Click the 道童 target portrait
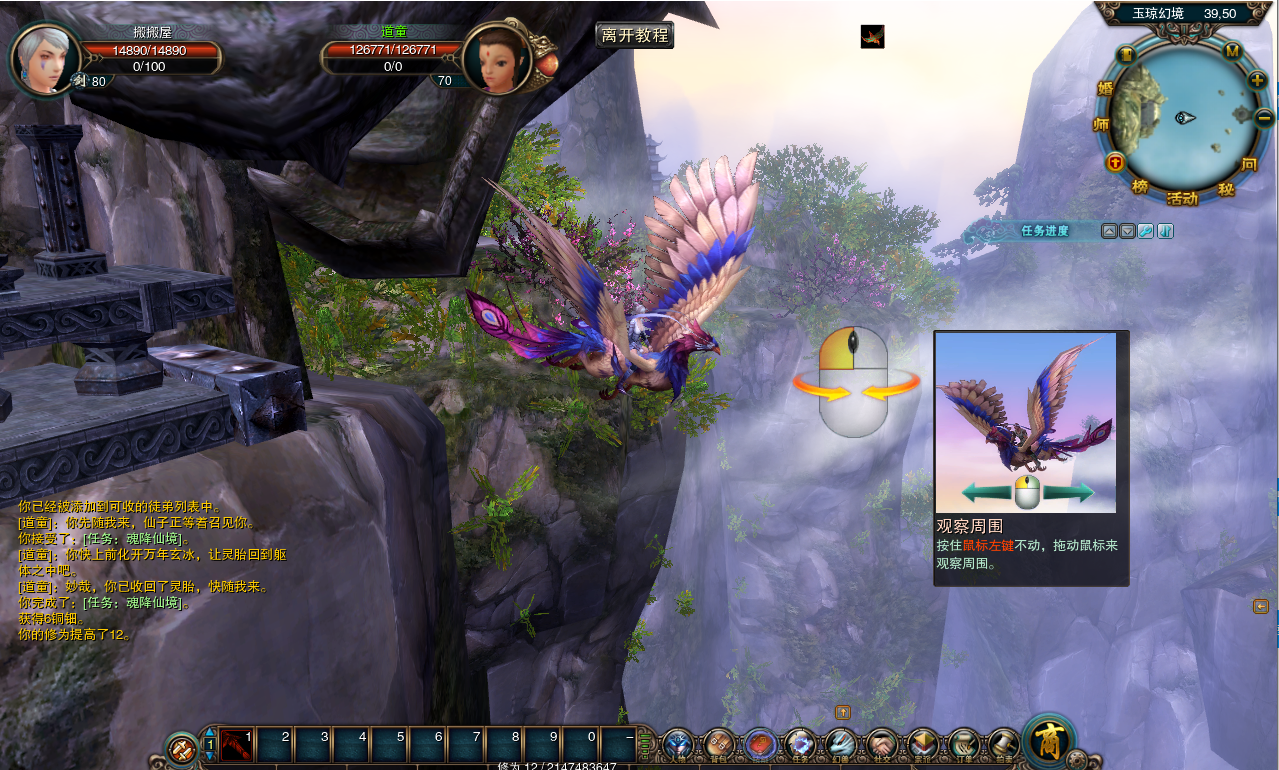Image resolution: width=1279 pixels, height=770 pixels. pyautogui.click(x=495, y=60)
